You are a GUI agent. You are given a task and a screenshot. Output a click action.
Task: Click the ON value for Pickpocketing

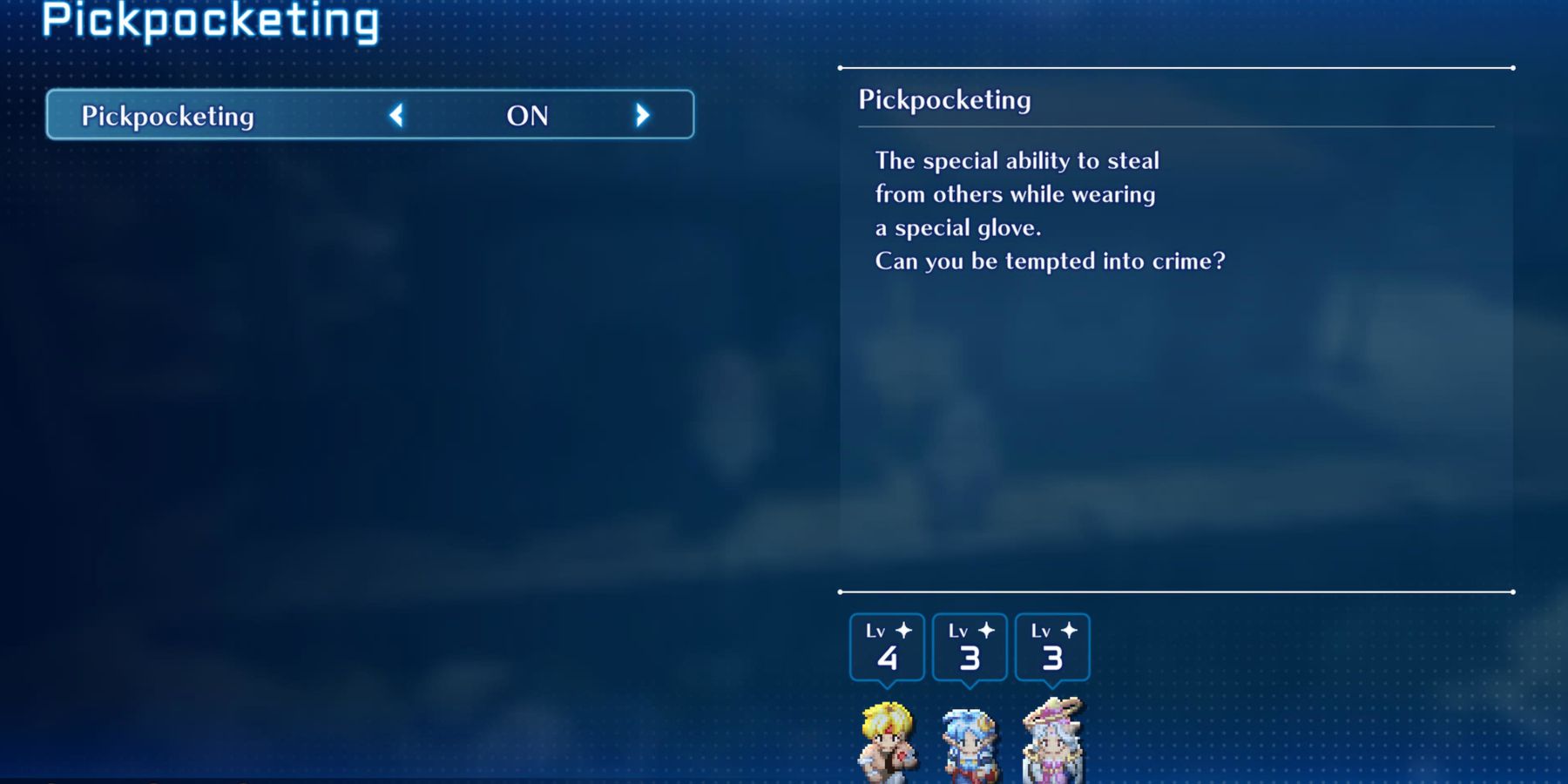(x=526, y=116)
